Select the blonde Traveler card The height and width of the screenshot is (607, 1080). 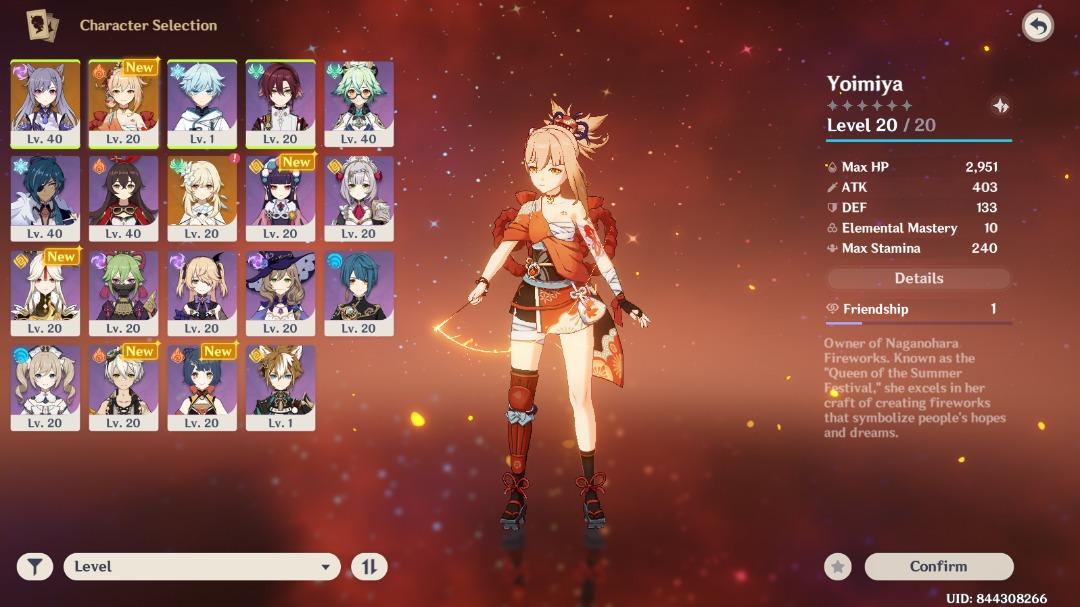(202, 198)
